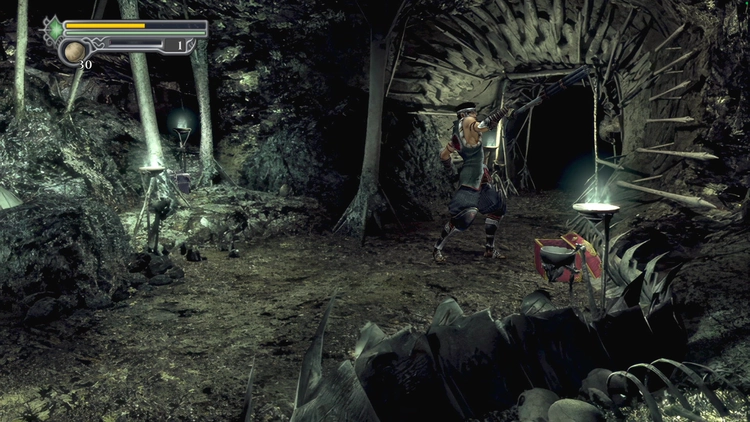750x422 pixels.
Task: Select the round orb item slot
Action: click(x=74, y=51)
